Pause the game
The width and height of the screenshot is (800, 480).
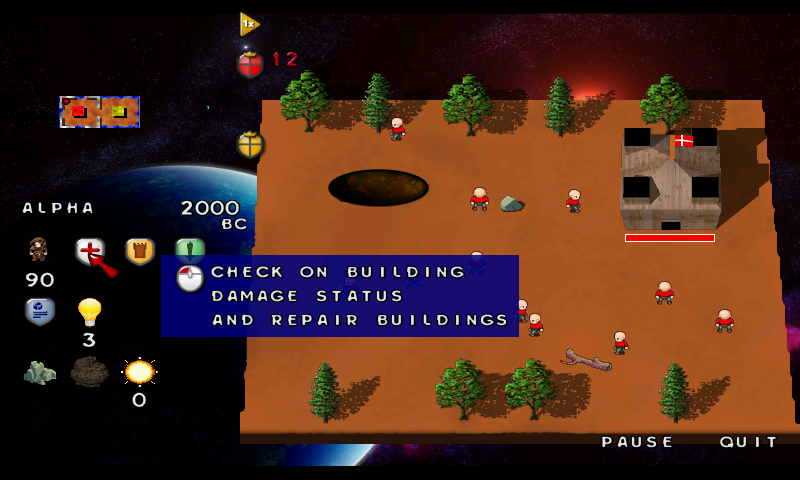[638, 442]
